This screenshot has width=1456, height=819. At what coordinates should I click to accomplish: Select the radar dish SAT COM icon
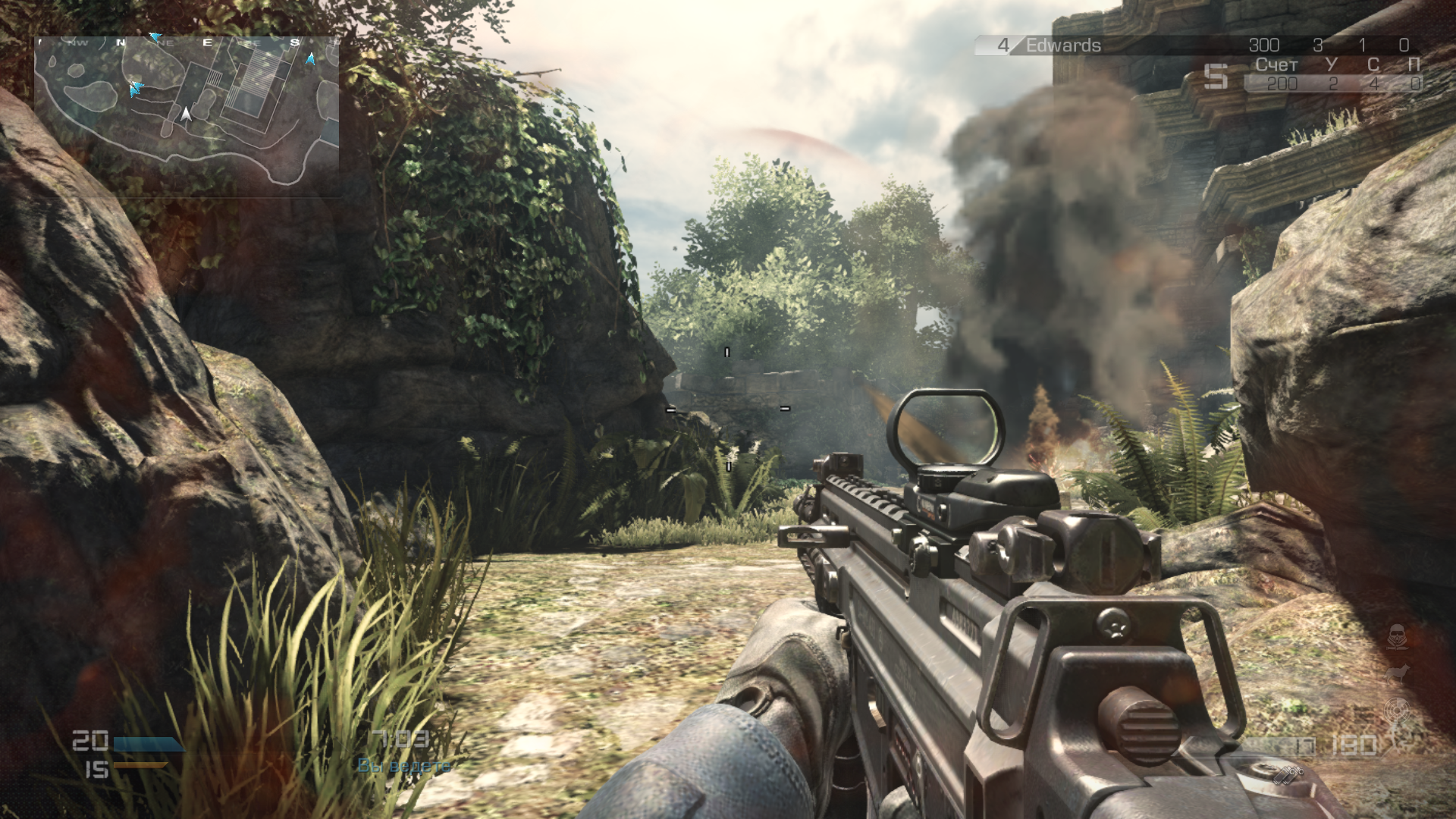tap(1395, 713)
